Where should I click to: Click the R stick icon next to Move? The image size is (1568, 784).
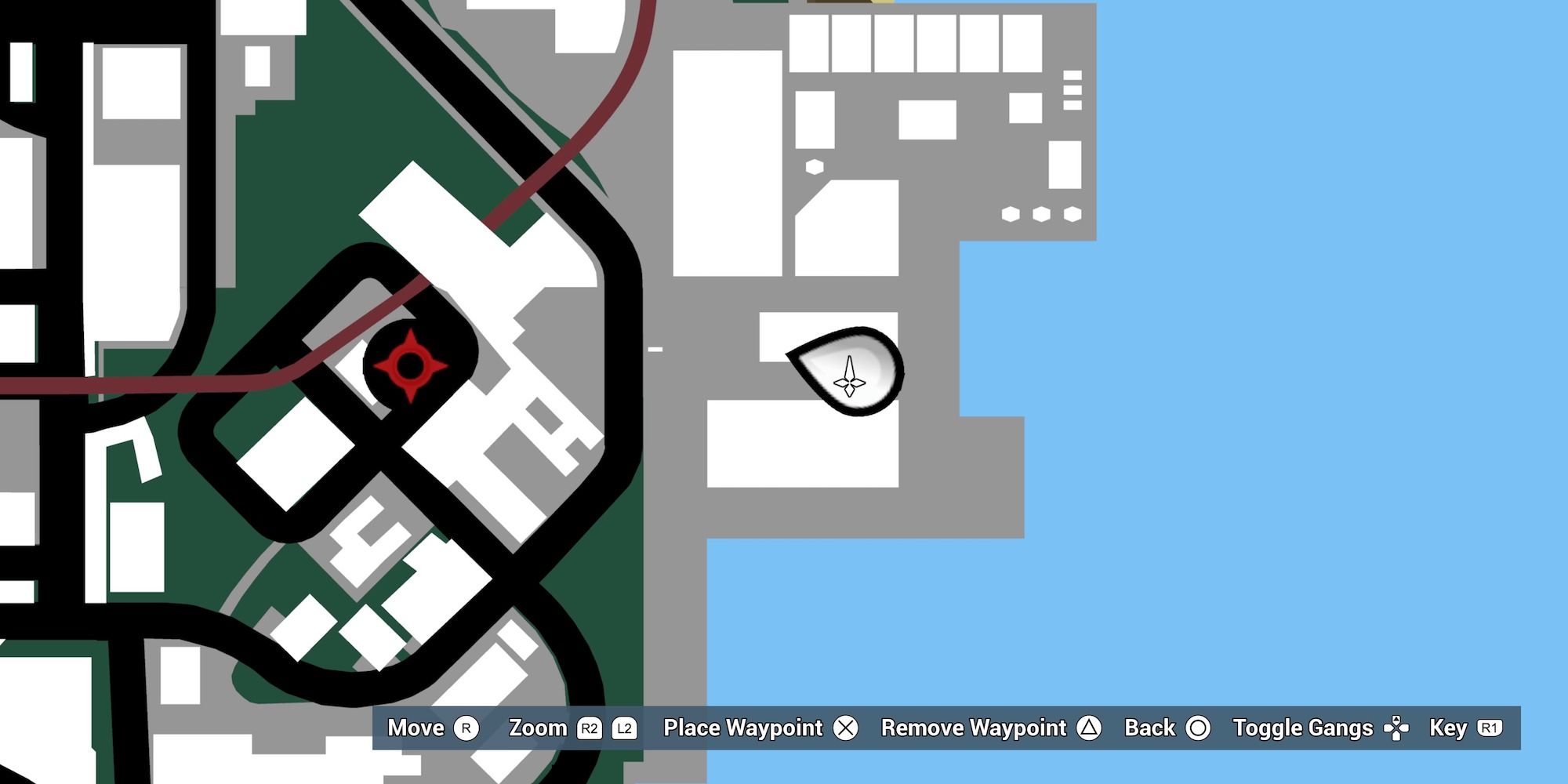coord(467,728)
